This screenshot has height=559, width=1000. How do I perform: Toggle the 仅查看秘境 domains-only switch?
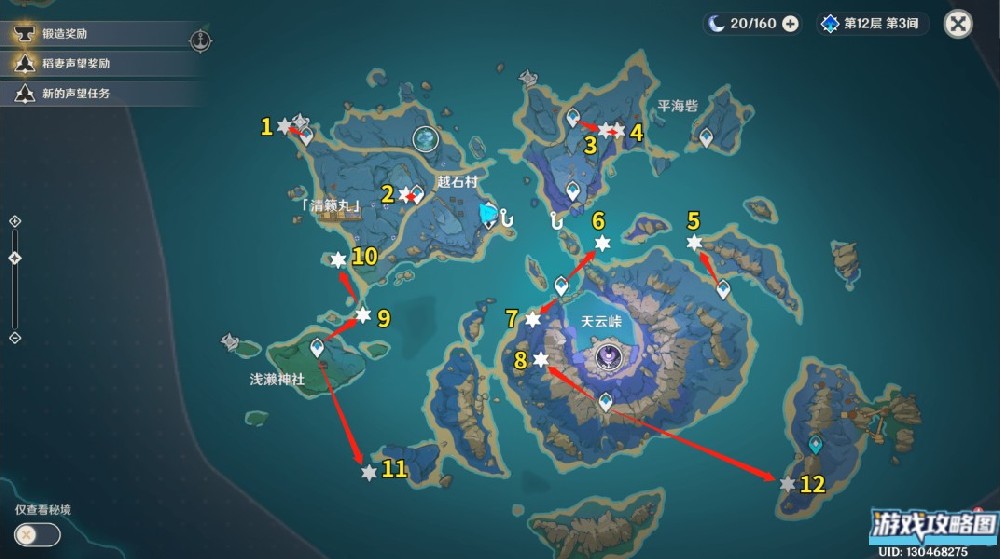pos(37,535)
